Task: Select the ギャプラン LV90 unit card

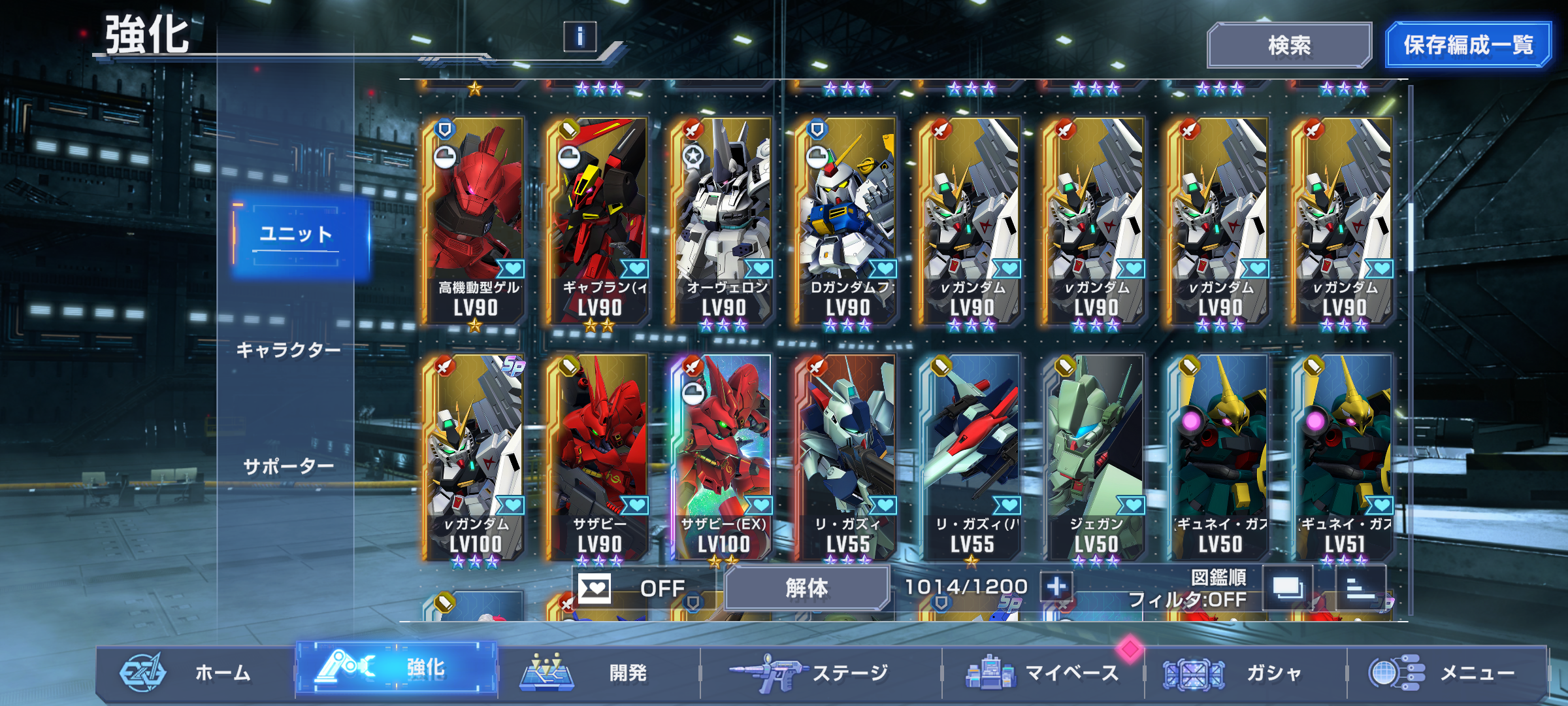Action: [x=599, y=221]
